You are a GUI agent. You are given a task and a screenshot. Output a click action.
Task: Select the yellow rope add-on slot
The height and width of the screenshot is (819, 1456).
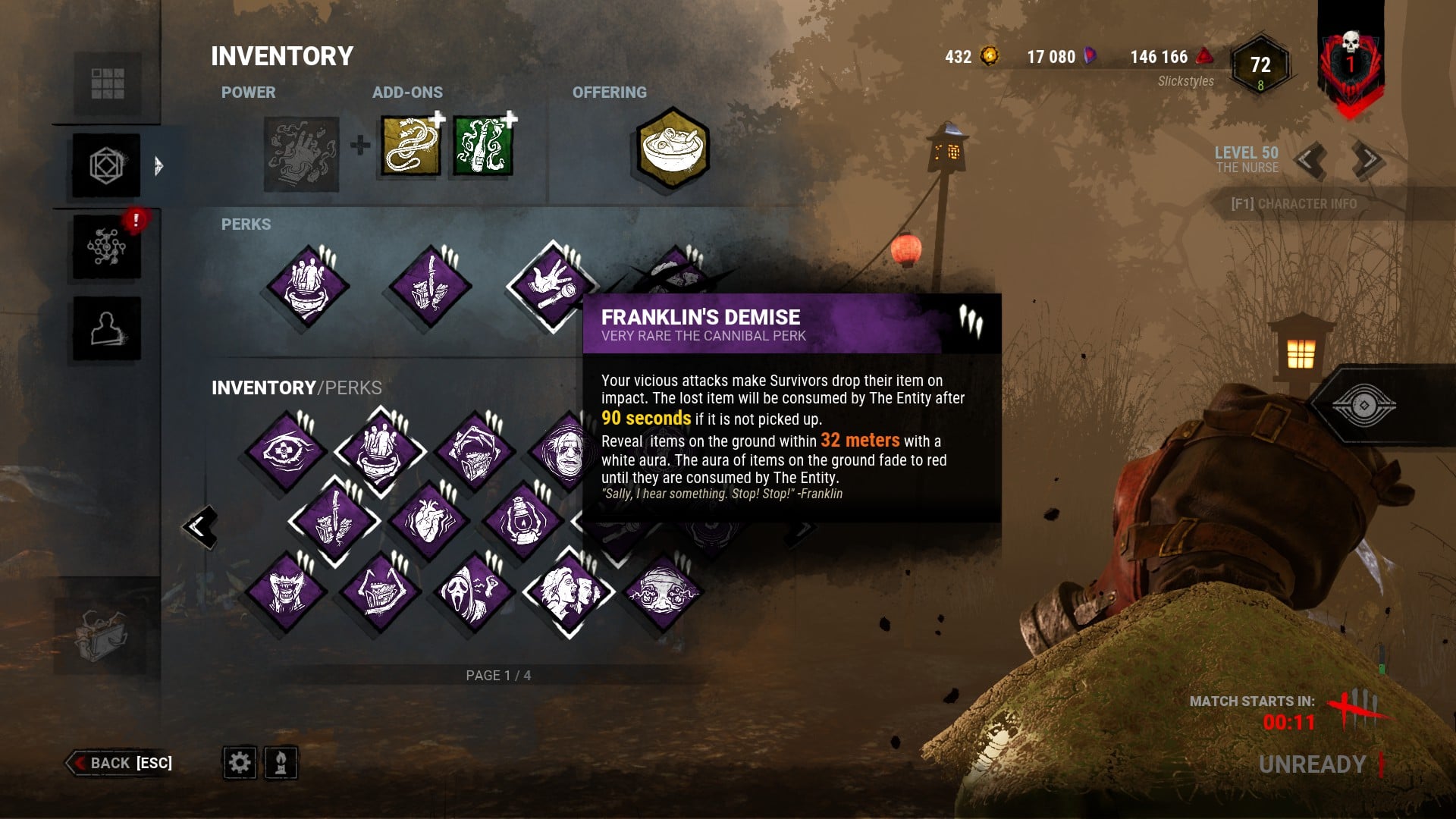click(x=410, y=146)
